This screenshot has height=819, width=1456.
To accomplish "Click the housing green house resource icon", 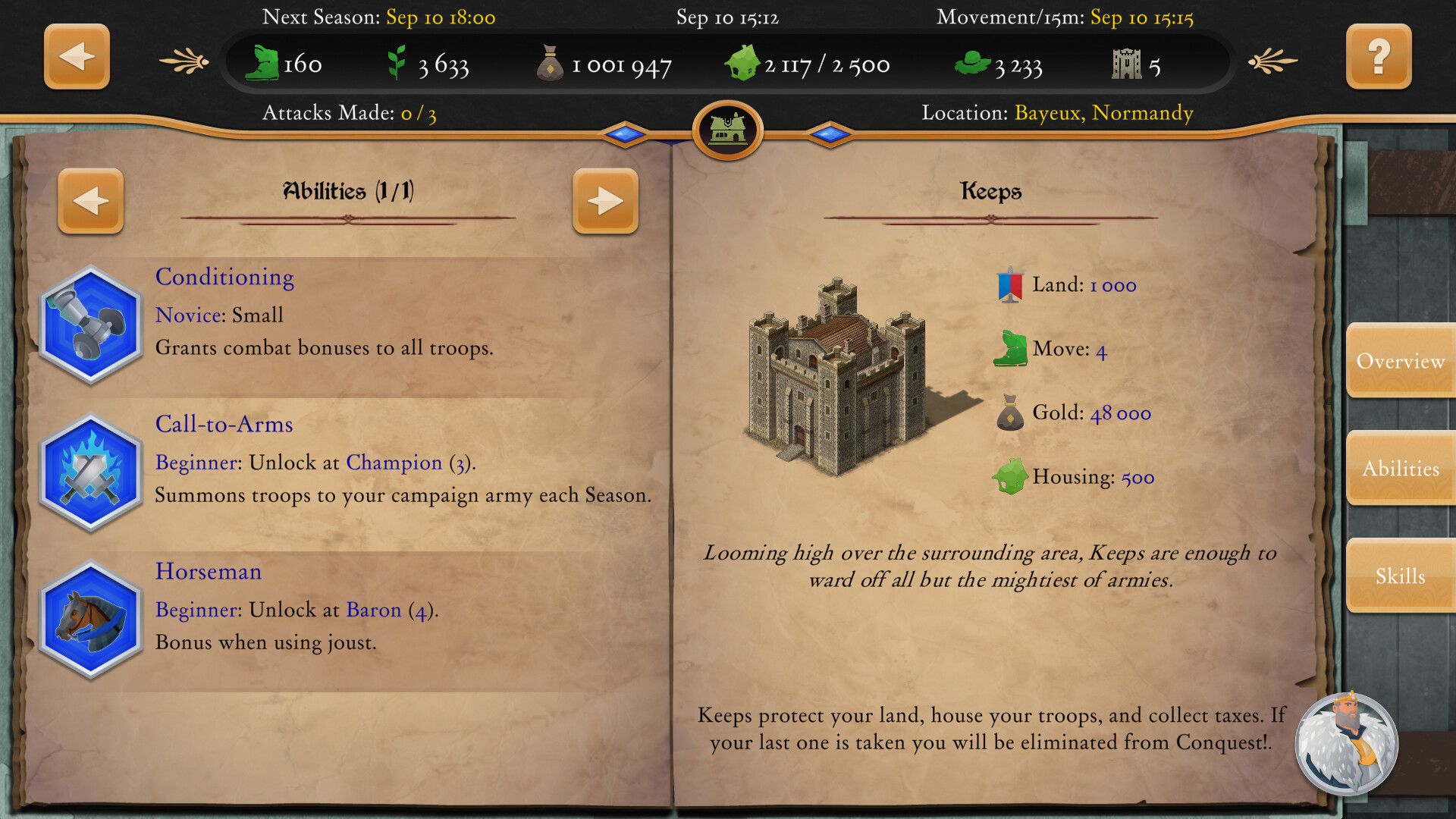I will click(741, 62).
